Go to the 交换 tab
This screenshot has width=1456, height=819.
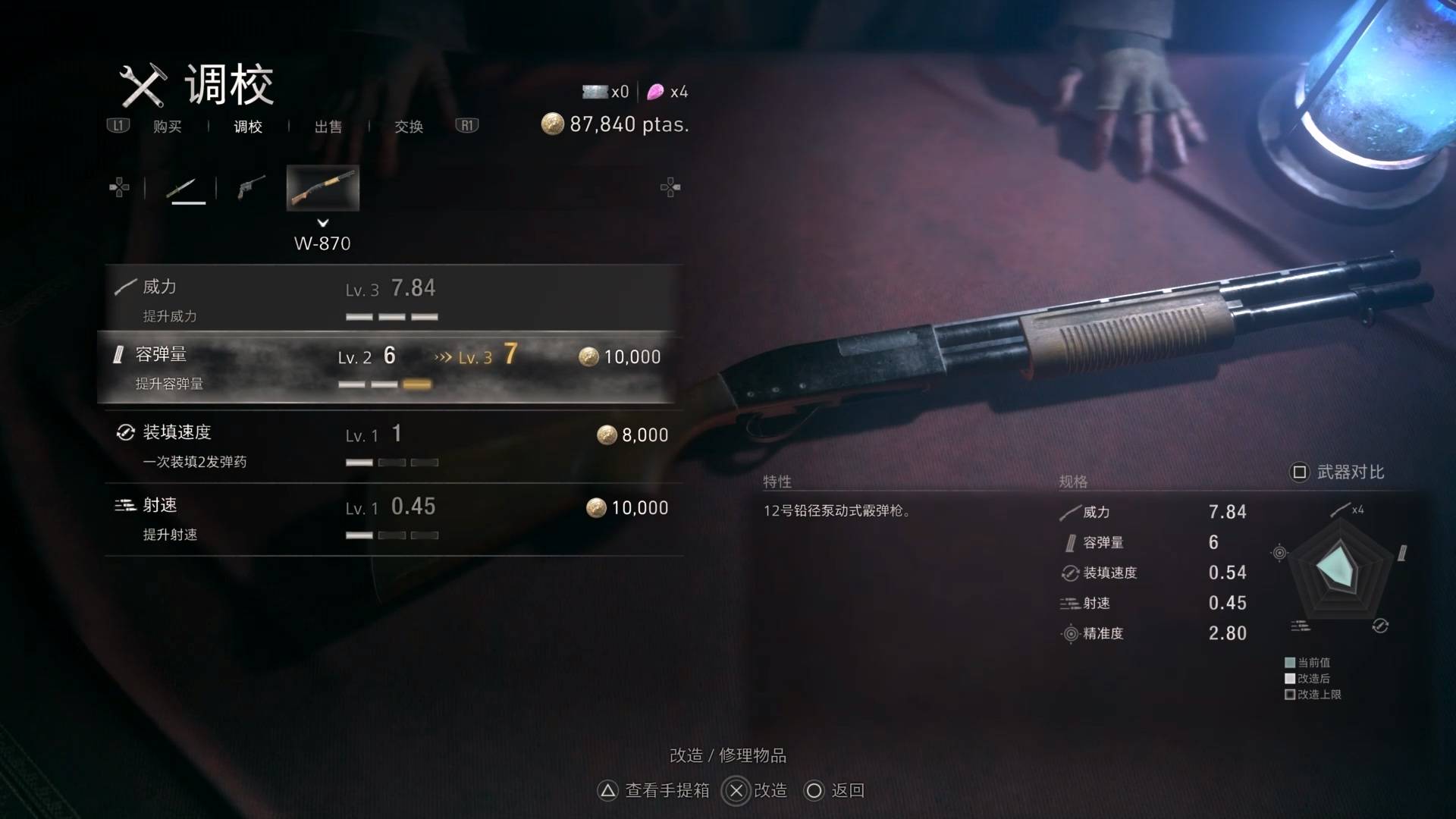[409, 127]
